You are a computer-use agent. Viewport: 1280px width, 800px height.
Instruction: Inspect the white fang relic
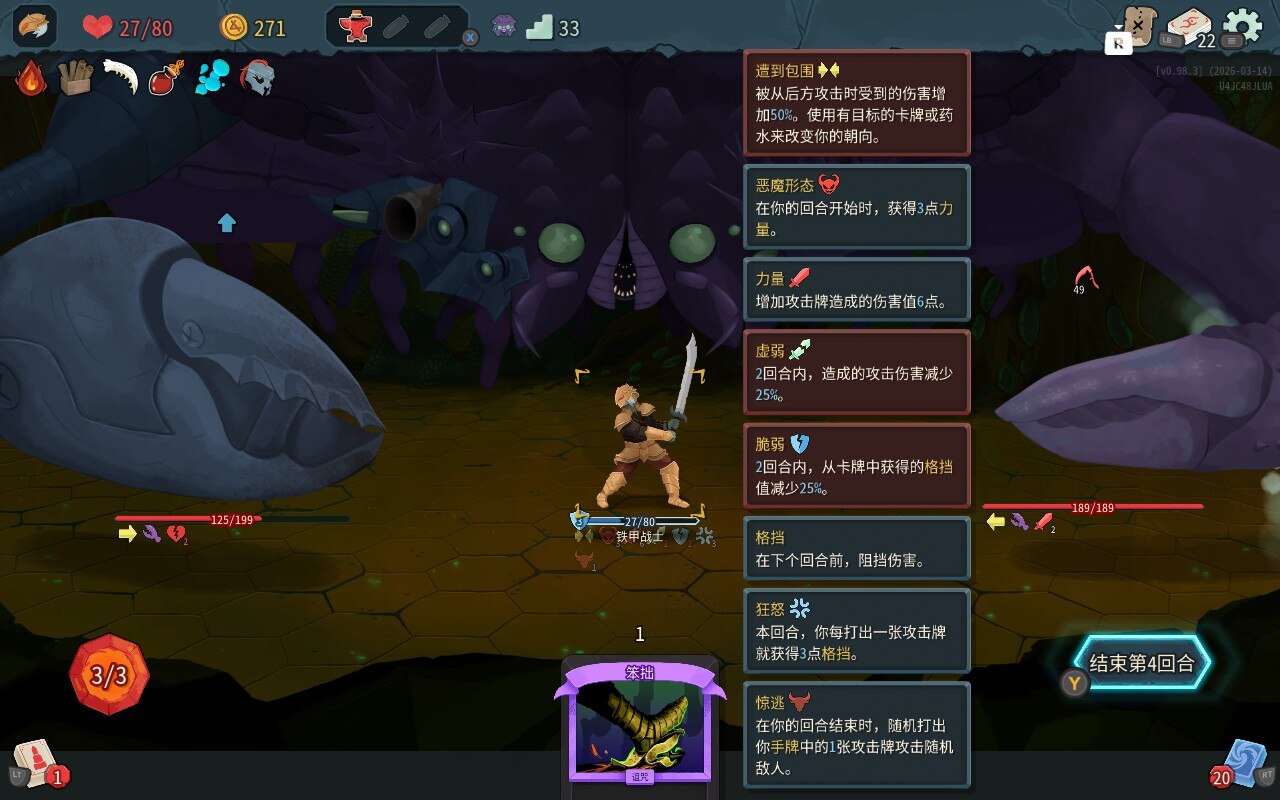(x=120, y=78)
